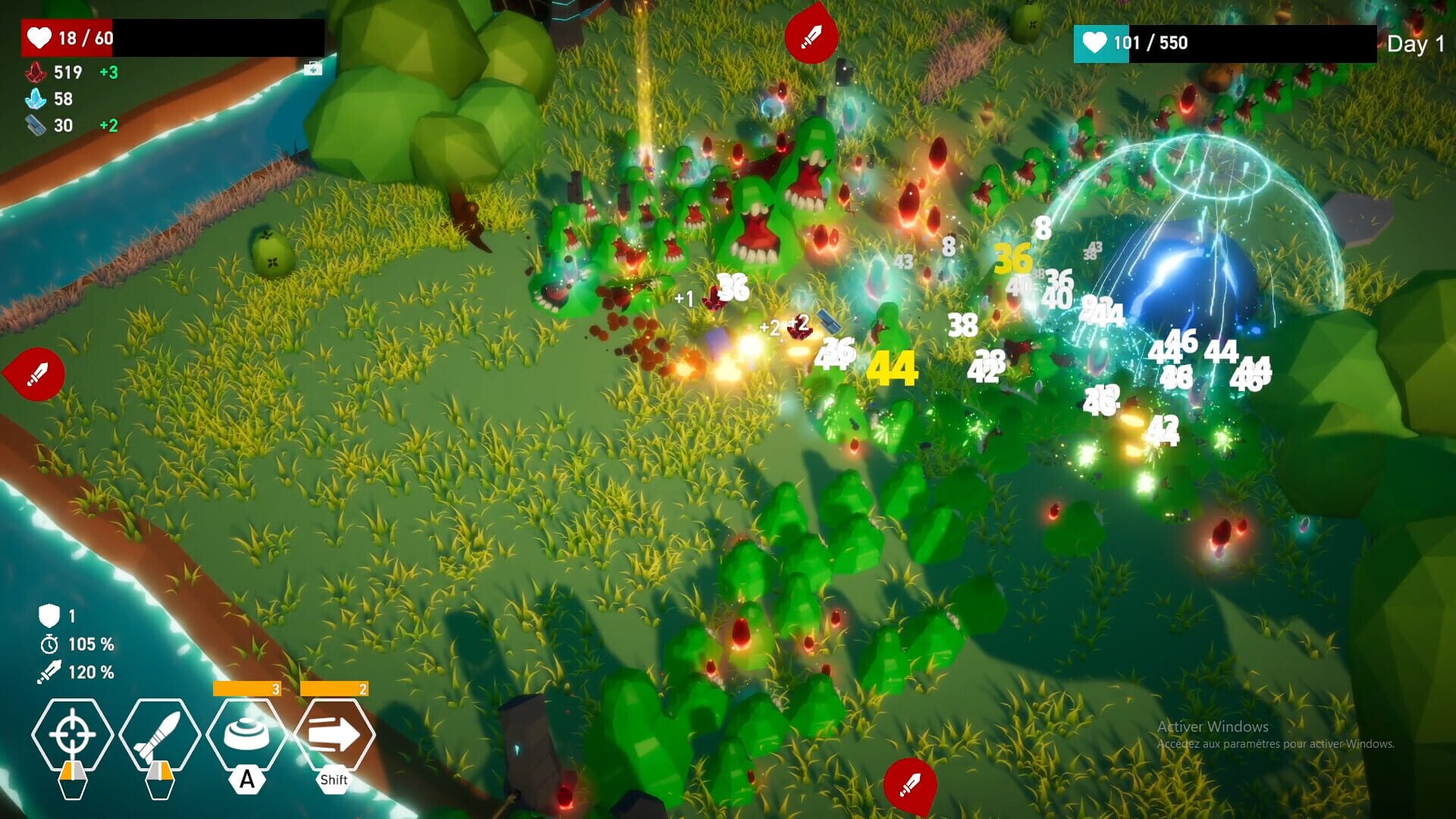This screenshot has height=819, width=1456.
Task: Click the Day 1 label
Action: 1415,44
